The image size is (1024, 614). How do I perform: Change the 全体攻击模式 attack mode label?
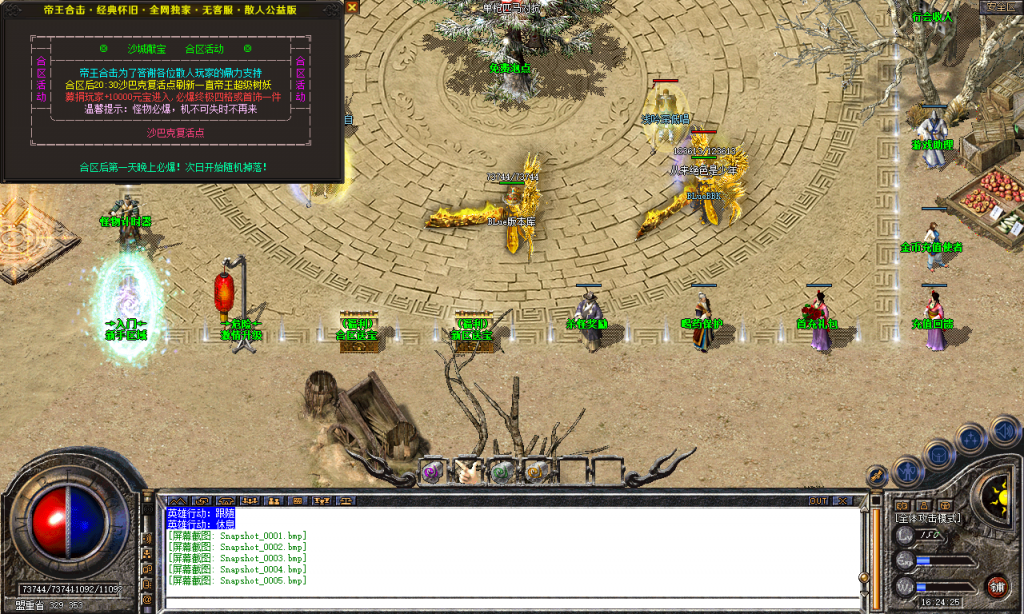(927, 517)
